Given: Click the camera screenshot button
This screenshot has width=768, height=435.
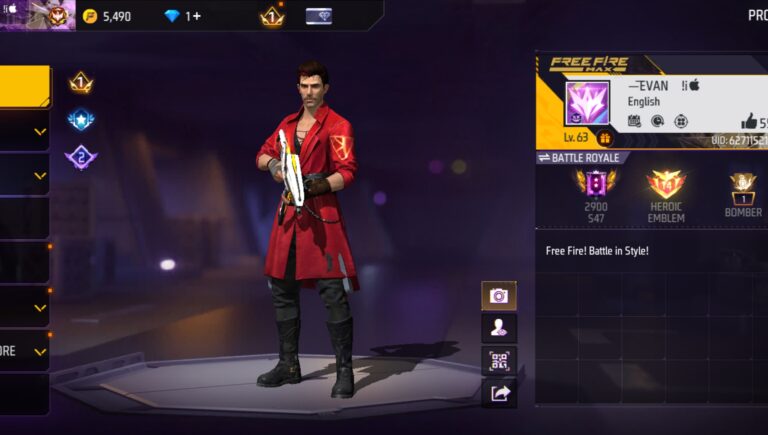Looking at the screenshot, I should 499,295.
